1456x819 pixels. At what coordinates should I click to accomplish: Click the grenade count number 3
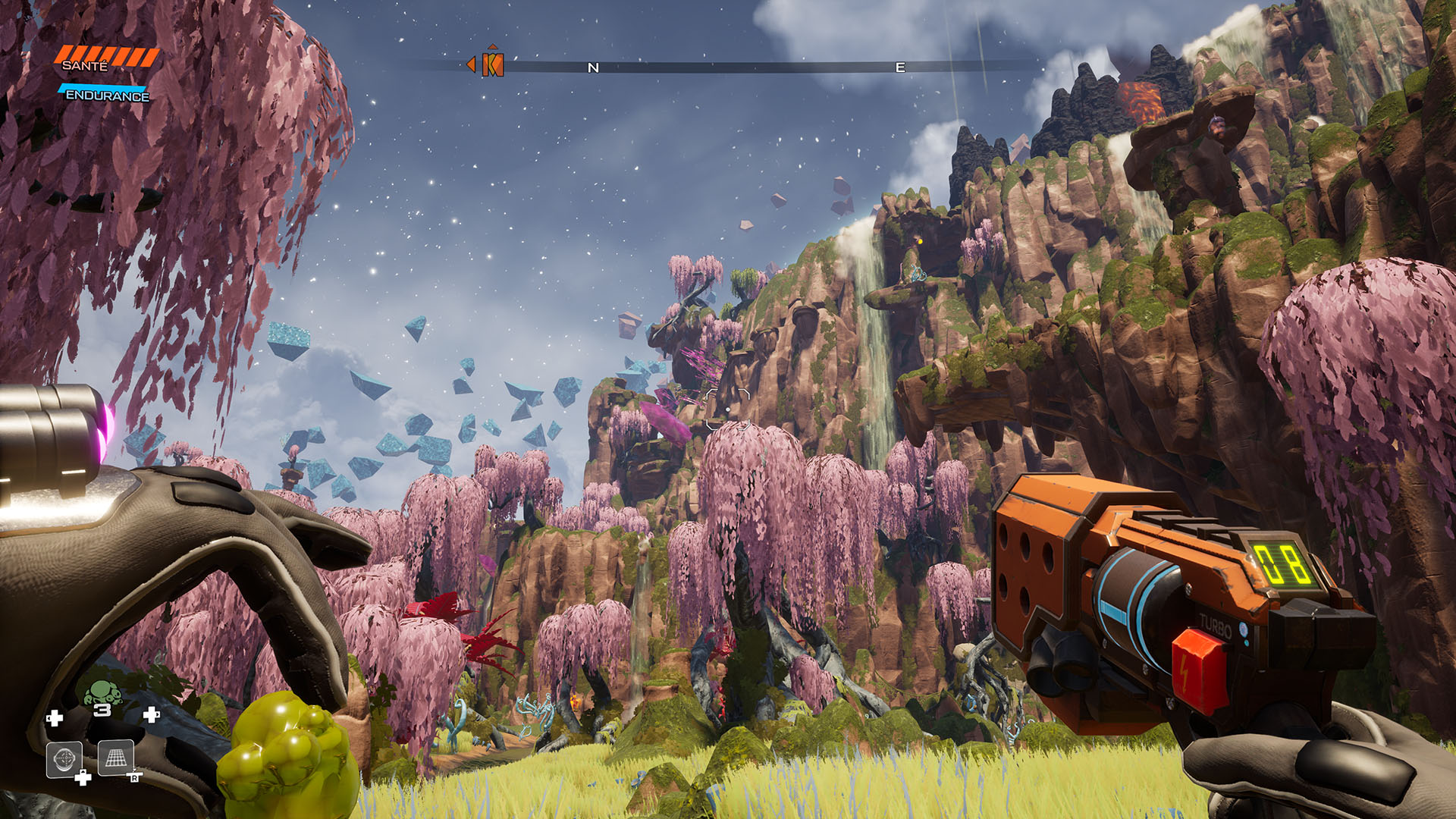103,711
